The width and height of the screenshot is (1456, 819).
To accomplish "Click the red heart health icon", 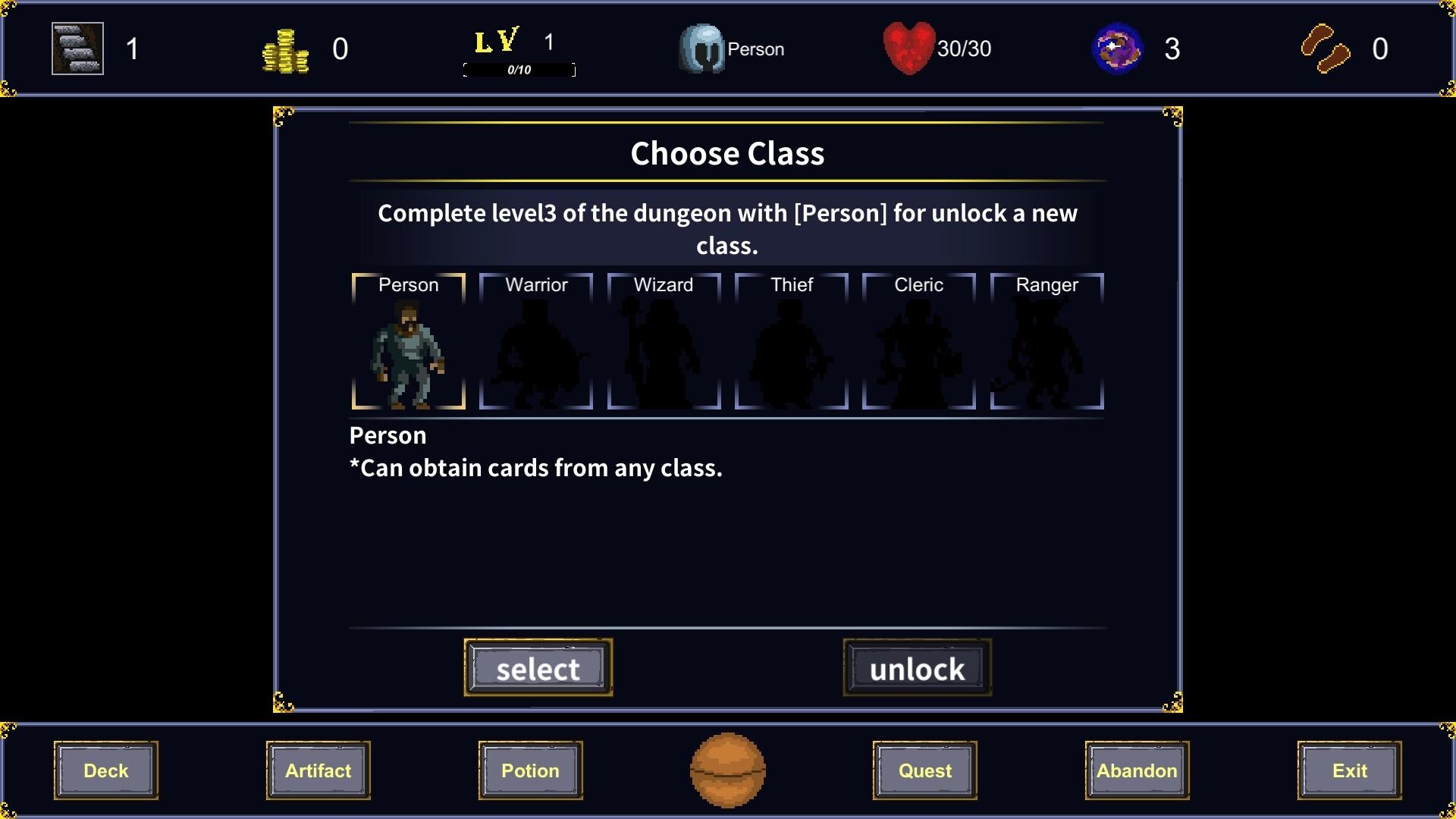I will (x=908, y=49).
